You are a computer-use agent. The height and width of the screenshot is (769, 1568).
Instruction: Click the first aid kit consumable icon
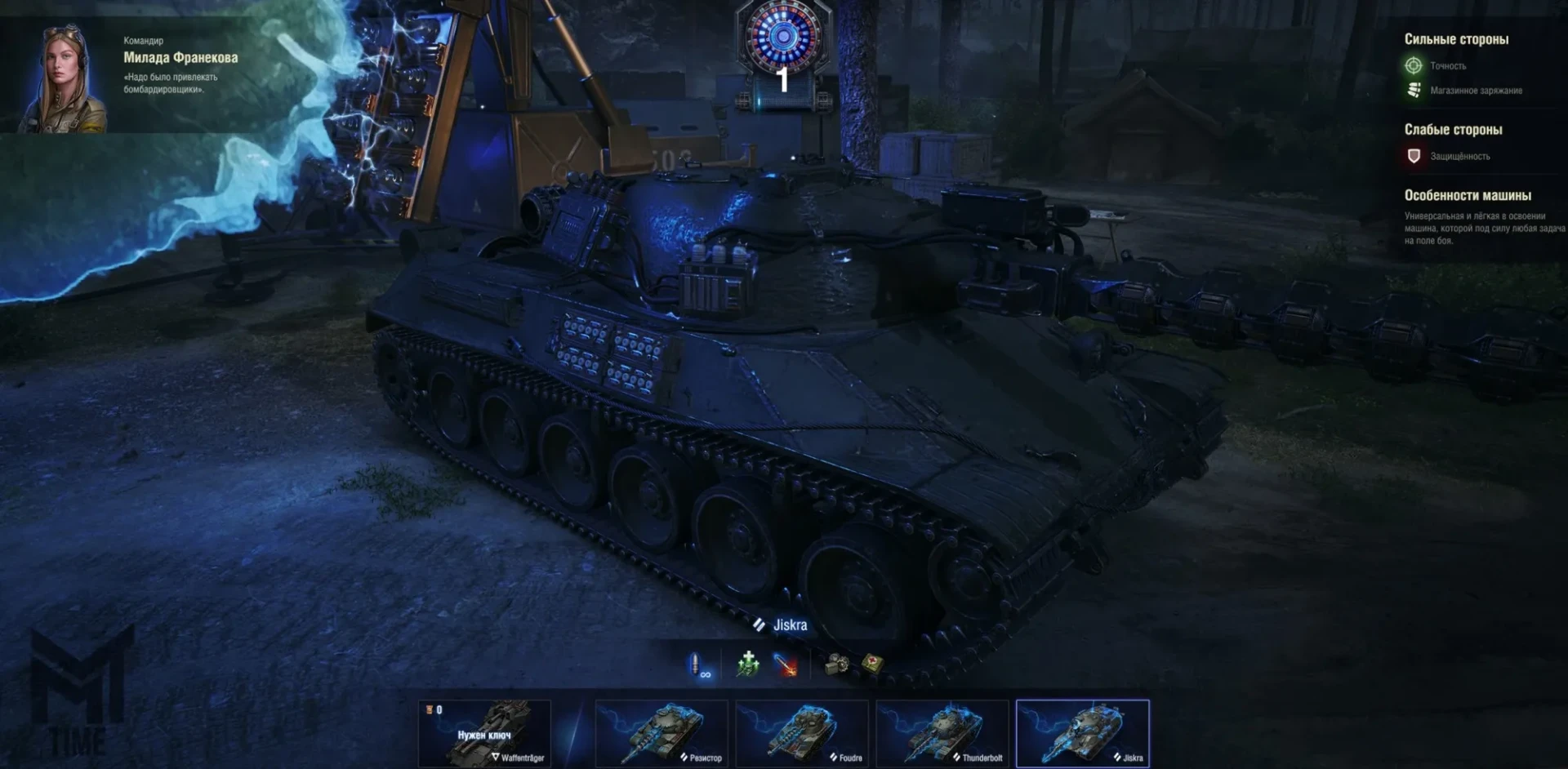tap(872, 664)
